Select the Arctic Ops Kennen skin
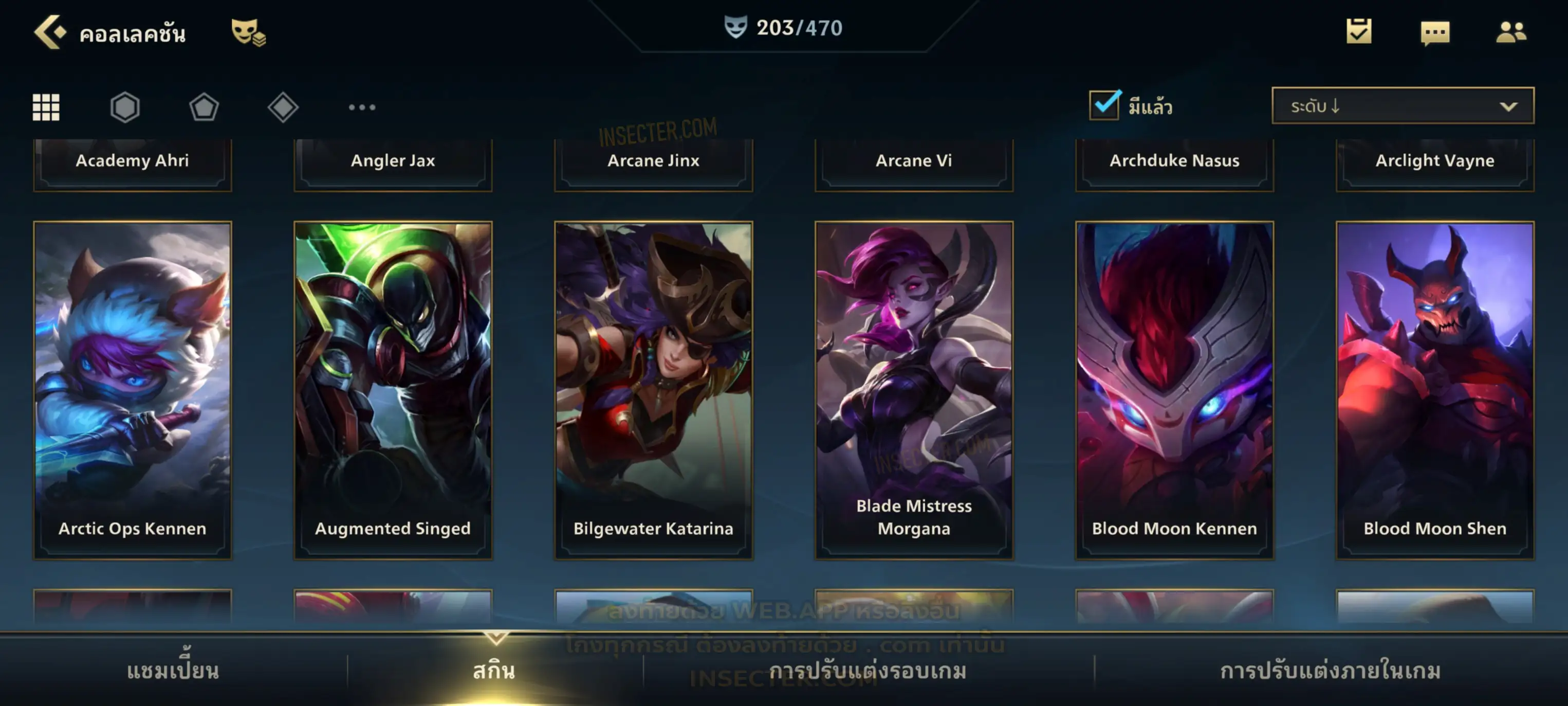 click(x=133, y=390)
